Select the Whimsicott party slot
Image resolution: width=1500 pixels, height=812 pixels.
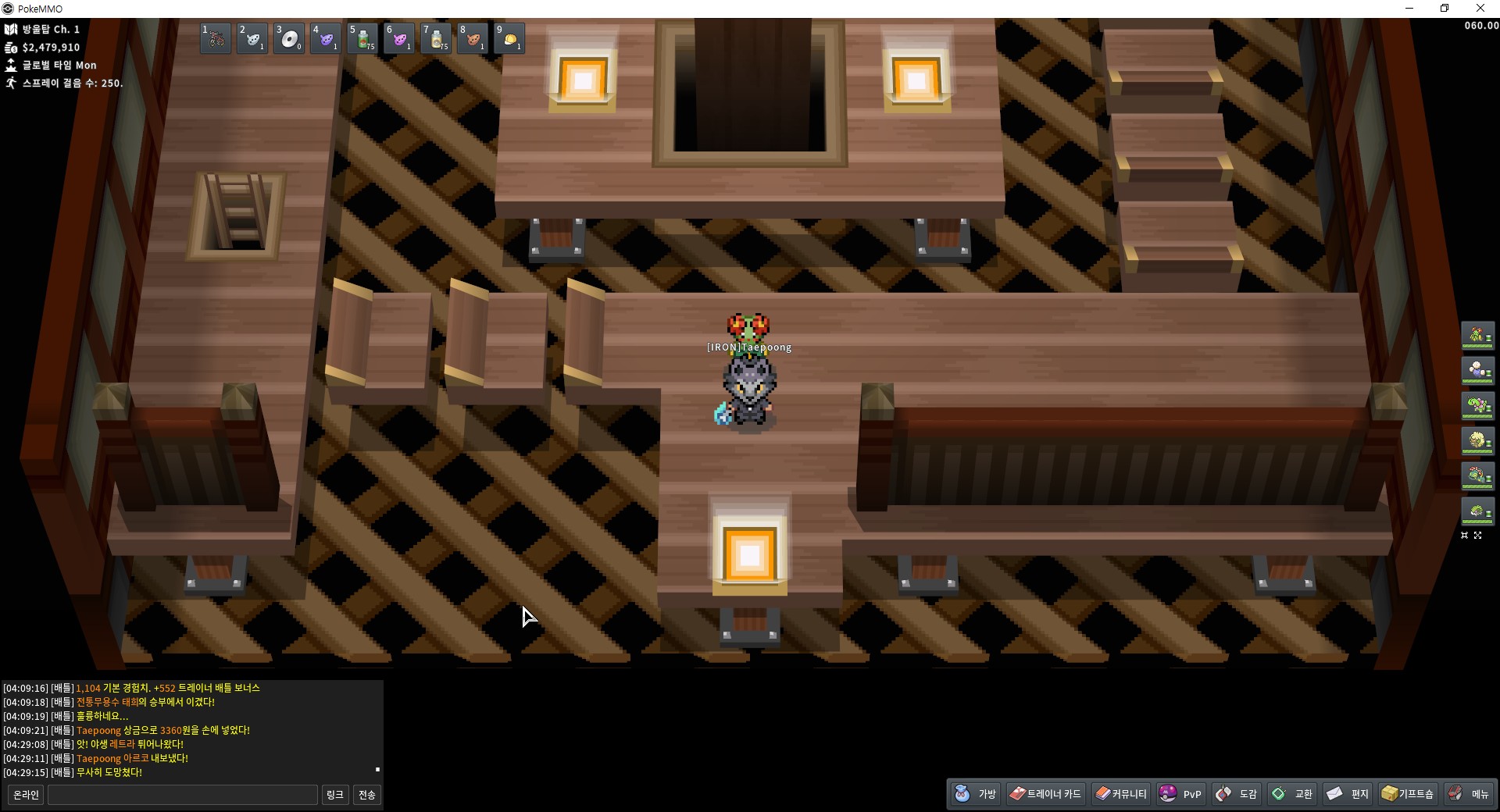(1477, 370)
